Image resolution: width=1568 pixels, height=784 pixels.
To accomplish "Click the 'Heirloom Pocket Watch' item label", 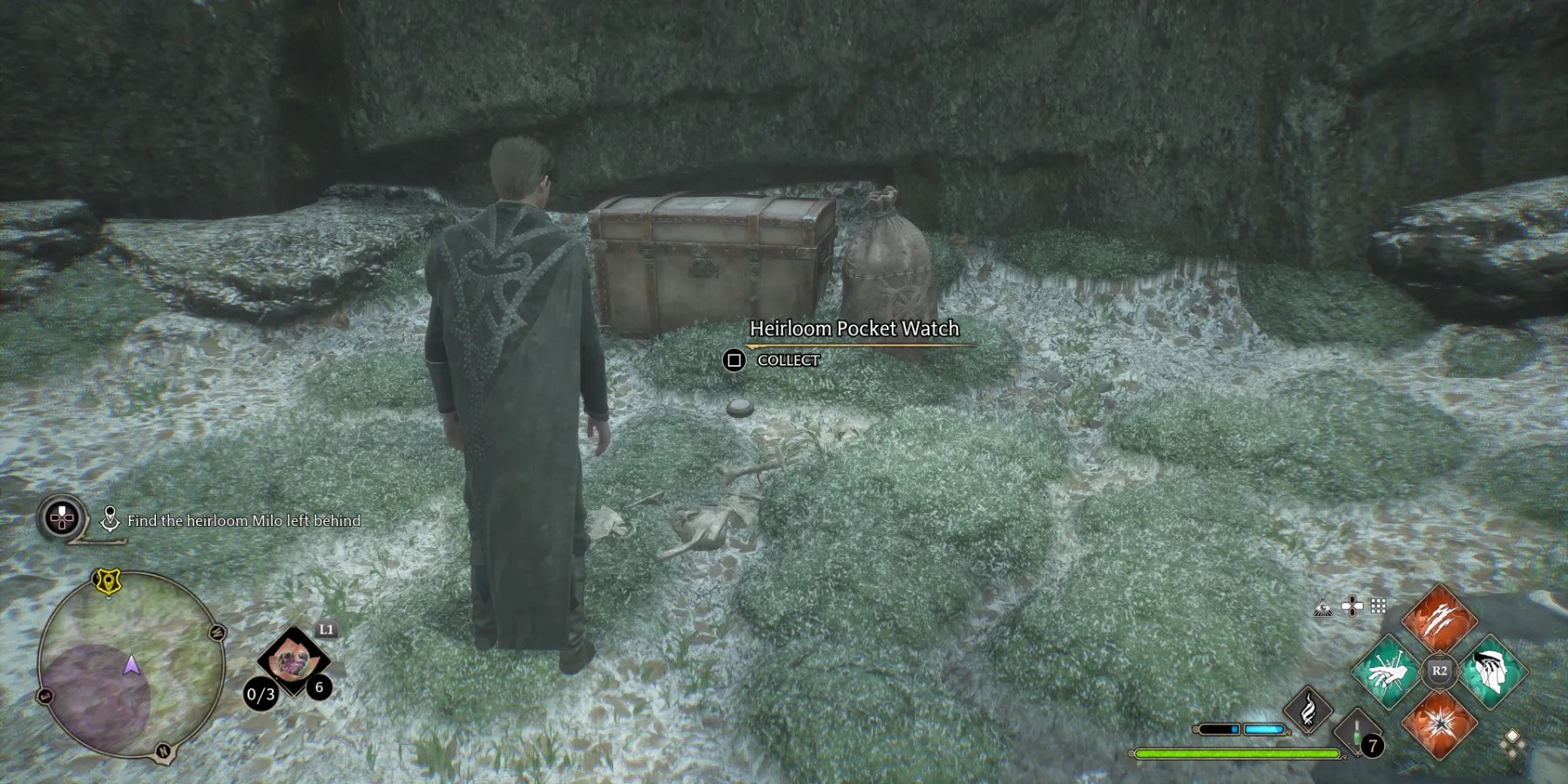I will pos(855,329).
